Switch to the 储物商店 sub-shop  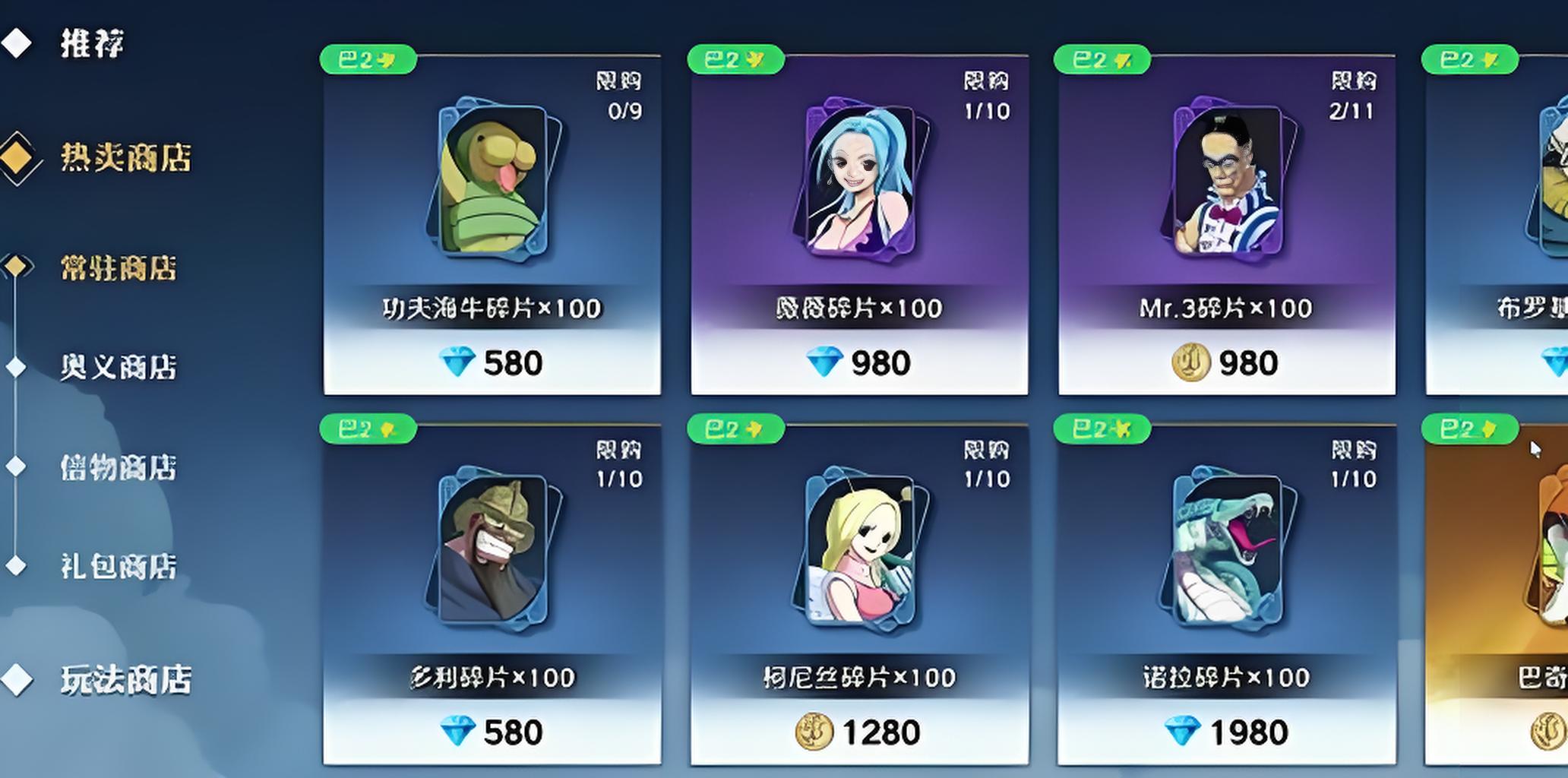pyautogui.click(x=118, y=466)
